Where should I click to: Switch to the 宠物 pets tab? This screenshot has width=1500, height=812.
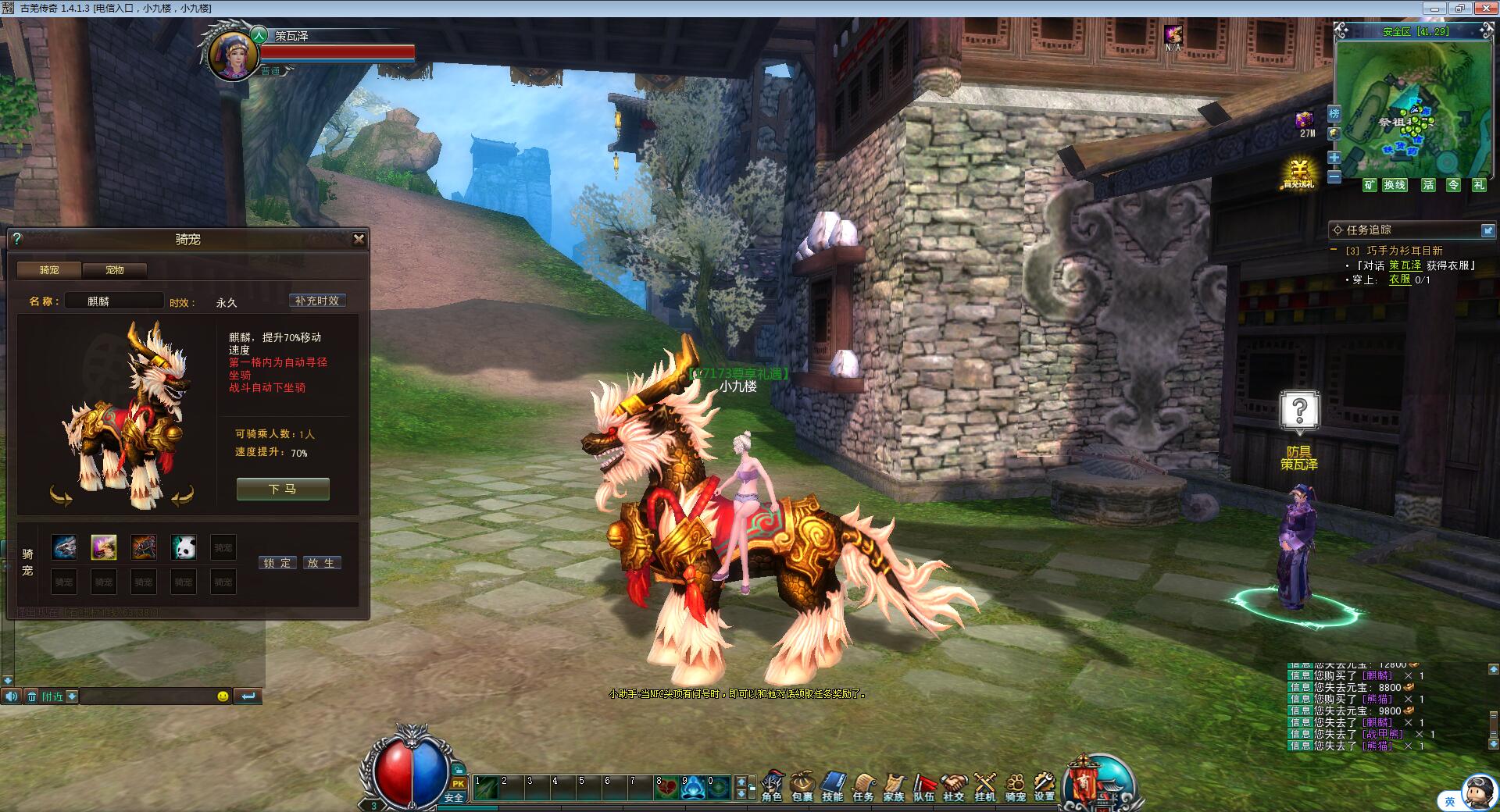point(115,270)
